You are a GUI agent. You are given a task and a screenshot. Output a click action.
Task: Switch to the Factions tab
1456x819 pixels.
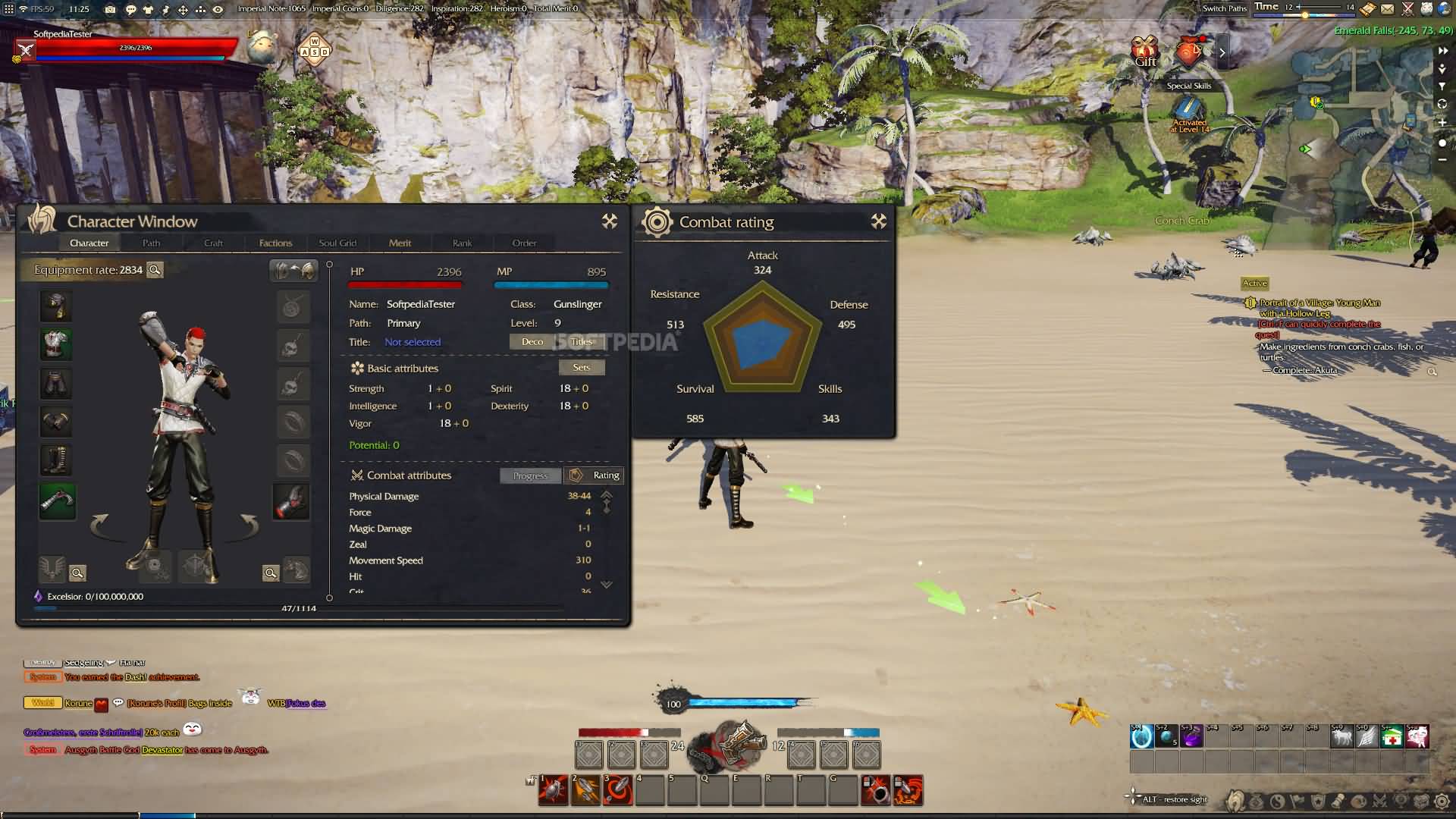[275, 243]
